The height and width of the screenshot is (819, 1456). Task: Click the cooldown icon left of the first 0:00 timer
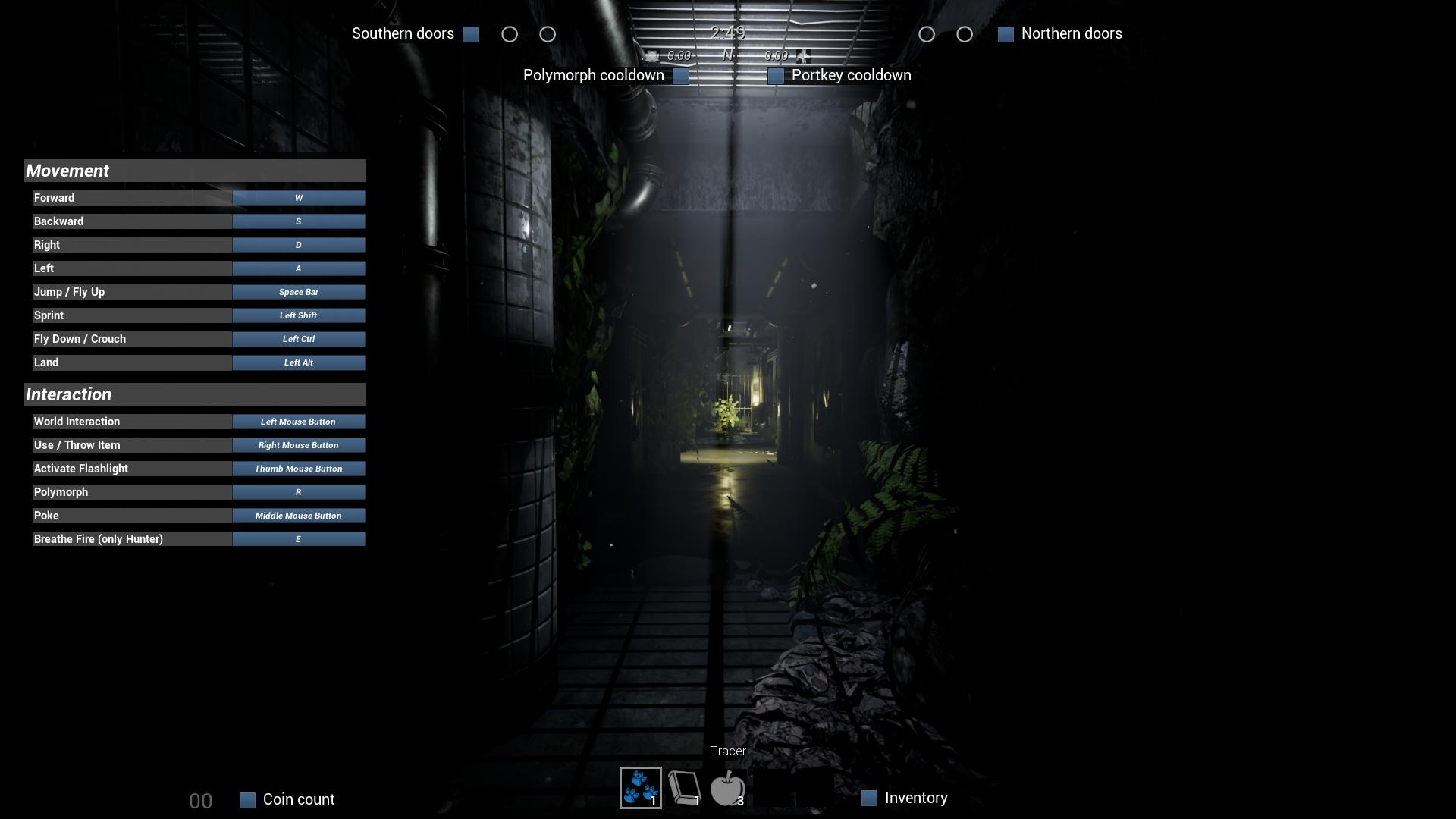click(654, 55)
